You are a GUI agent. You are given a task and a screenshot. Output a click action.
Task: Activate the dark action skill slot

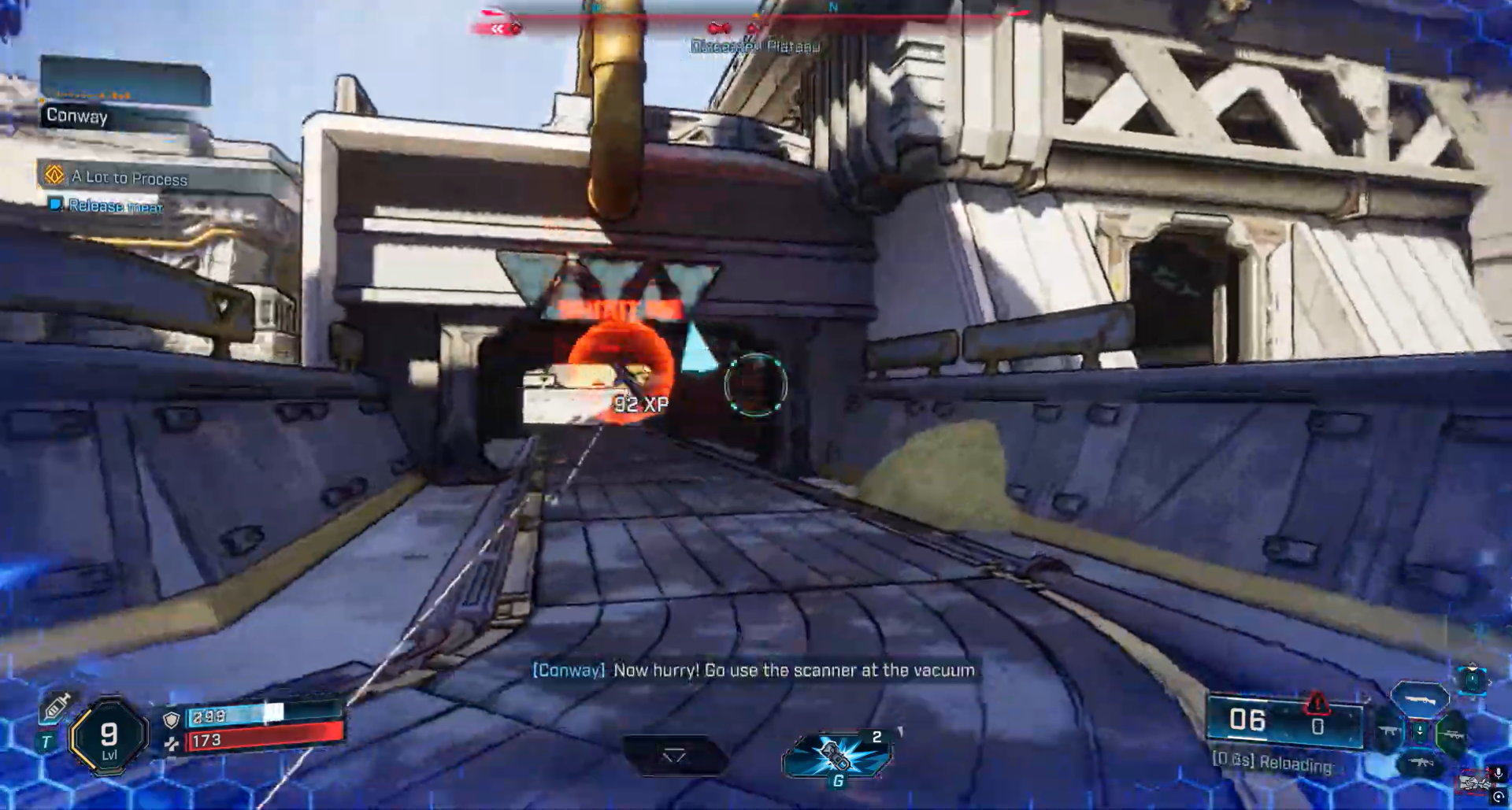tap(673, 756)
